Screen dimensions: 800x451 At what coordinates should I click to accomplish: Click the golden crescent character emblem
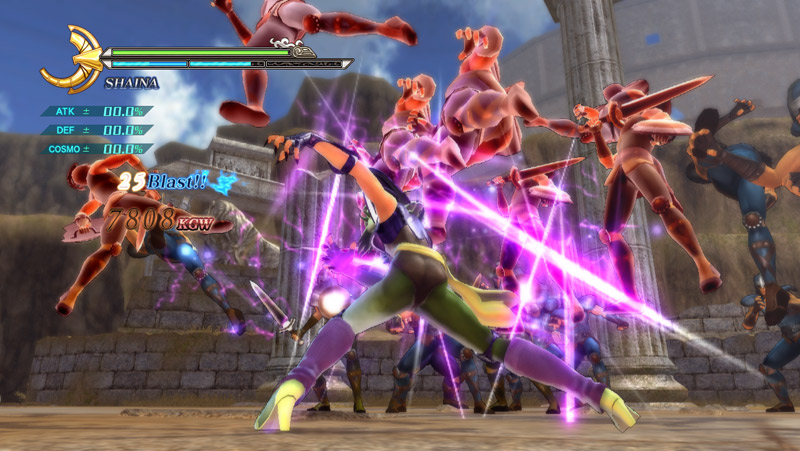[x=72, y=59]
